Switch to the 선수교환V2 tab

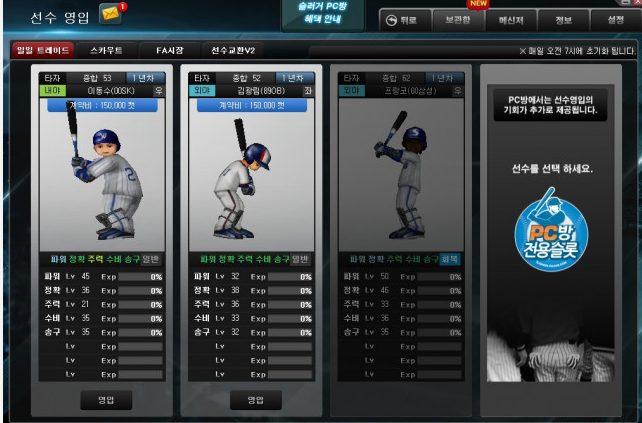click(x=233, y=50)
